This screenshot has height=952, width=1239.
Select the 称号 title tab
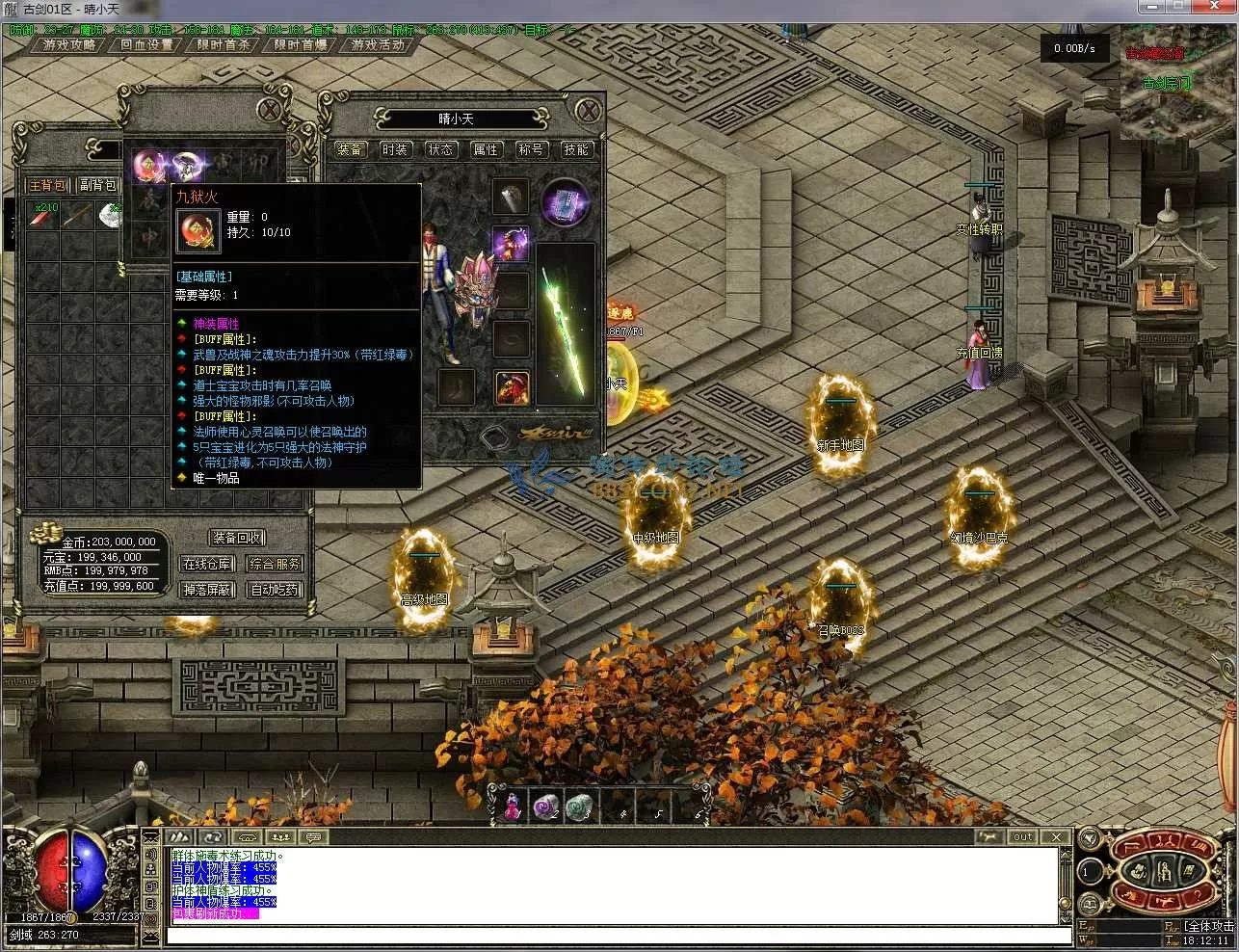click(531, 149)
